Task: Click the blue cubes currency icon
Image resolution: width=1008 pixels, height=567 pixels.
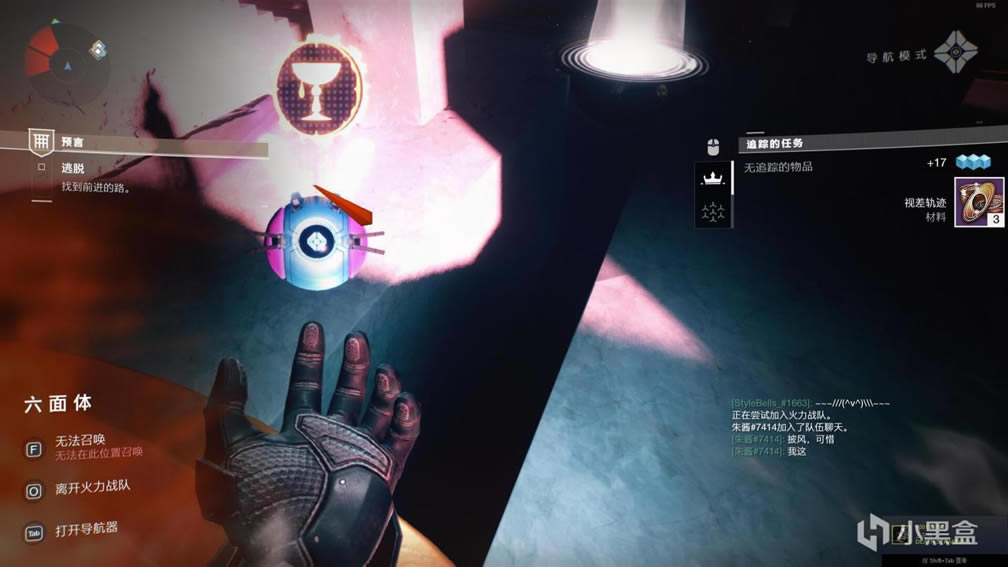Action: click(x=972, y=162)
